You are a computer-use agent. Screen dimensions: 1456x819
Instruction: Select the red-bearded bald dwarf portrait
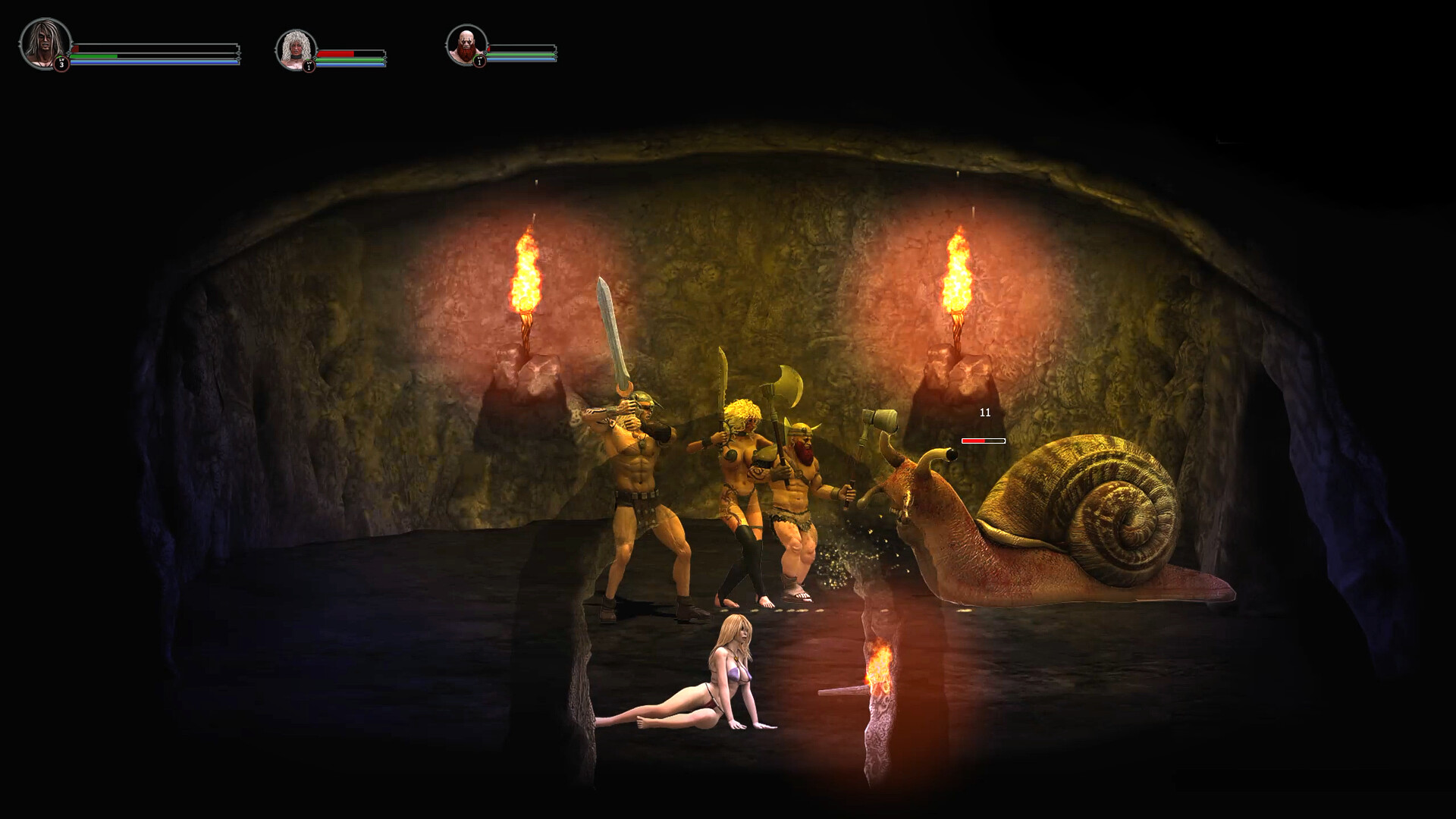[x=465, y=45]
